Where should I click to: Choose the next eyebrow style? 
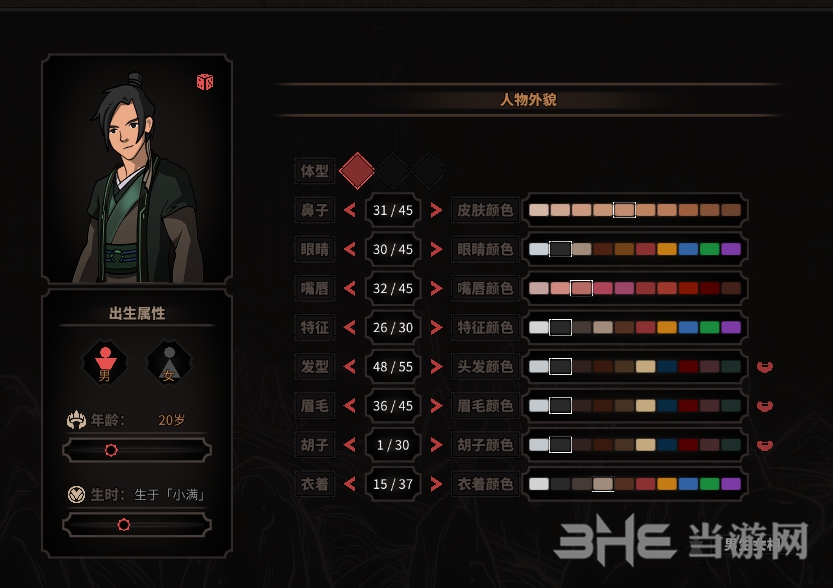436,406
